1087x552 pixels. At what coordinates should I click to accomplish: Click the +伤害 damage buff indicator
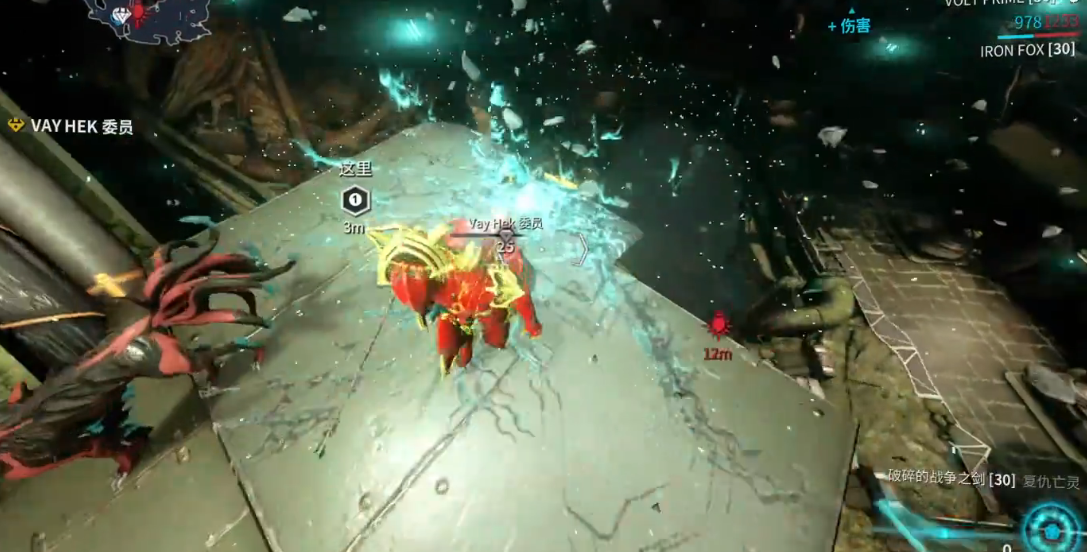[849, 26]
